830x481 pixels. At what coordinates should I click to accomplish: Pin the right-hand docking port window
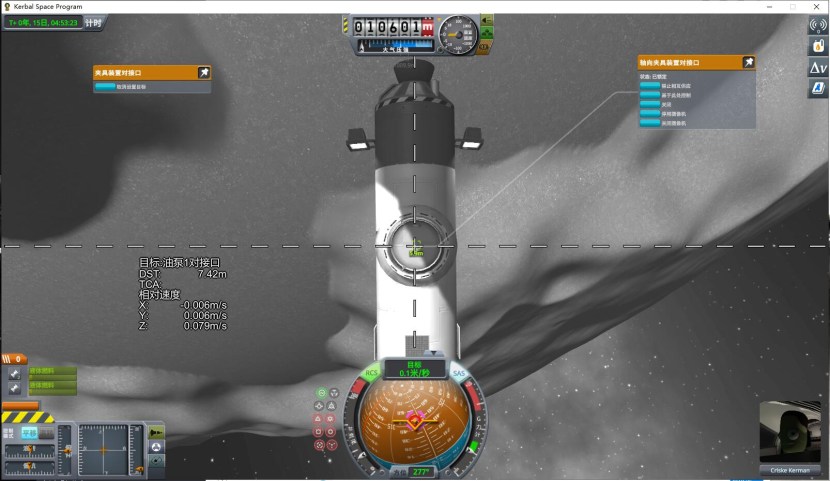pyautogui.click(x=748, y=62)
